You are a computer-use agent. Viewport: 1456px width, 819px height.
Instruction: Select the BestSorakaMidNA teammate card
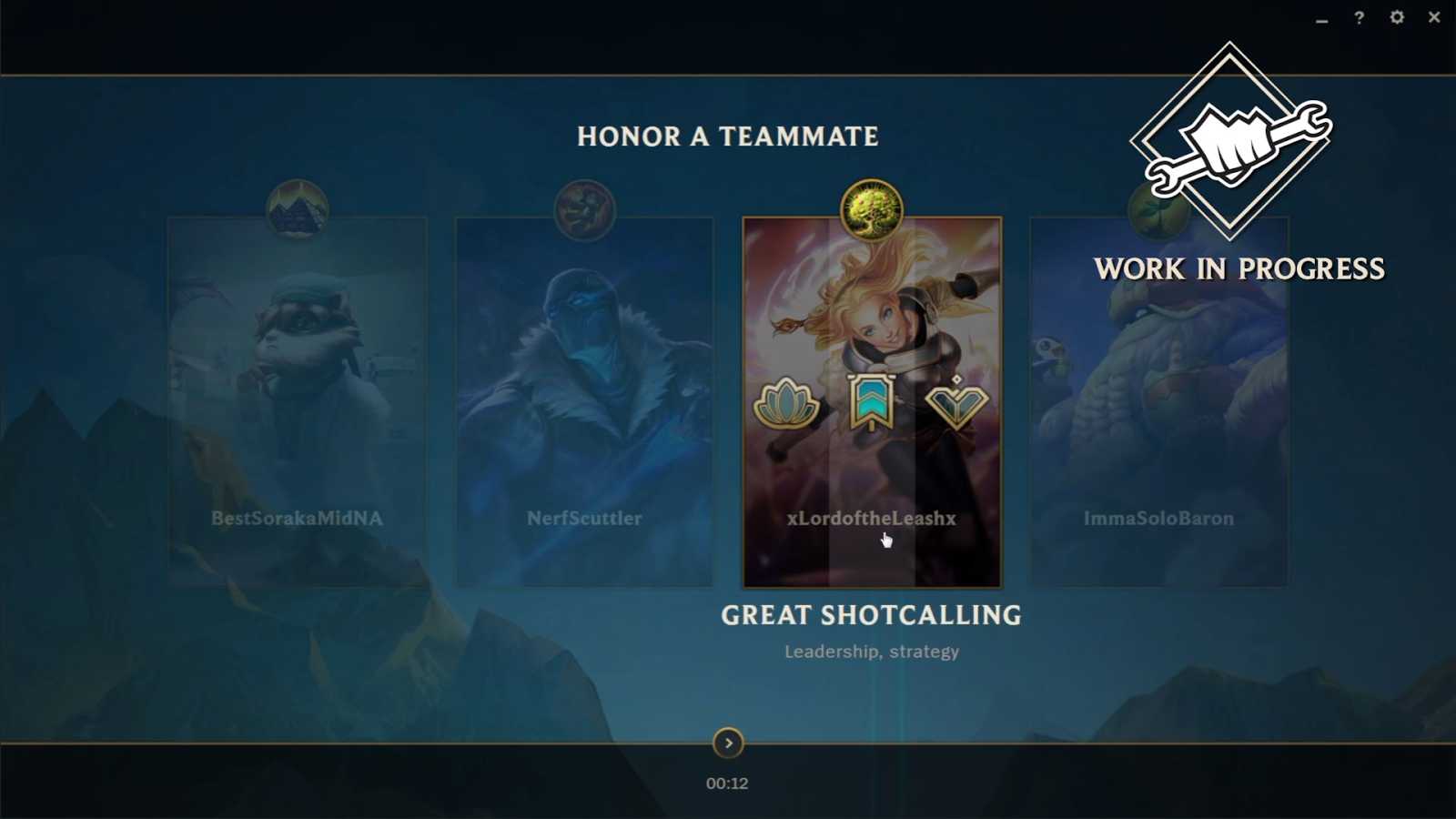click(x=295, y=400)
